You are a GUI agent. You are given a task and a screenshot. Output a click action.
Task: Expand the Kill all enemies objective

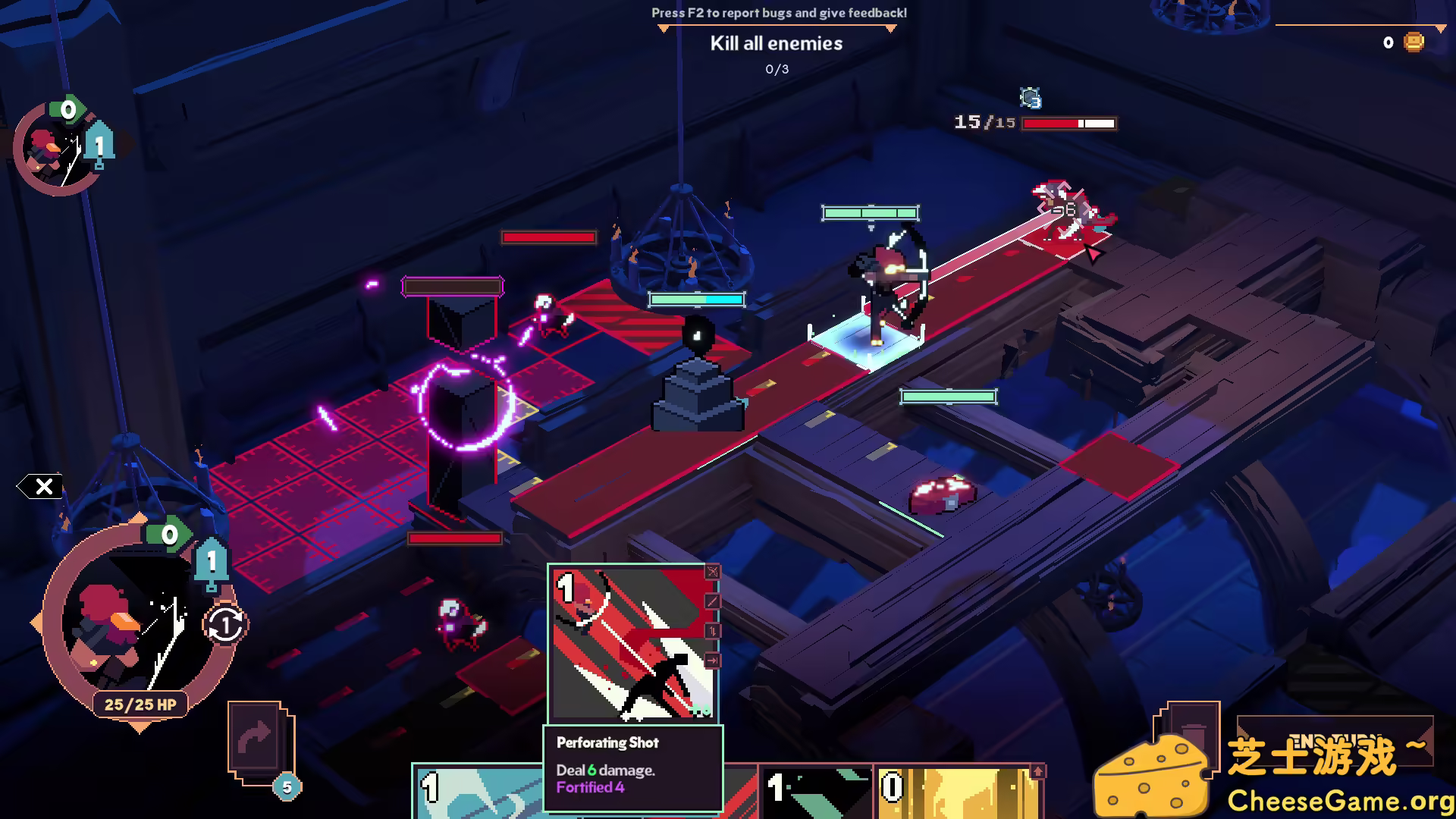[775, 43]
